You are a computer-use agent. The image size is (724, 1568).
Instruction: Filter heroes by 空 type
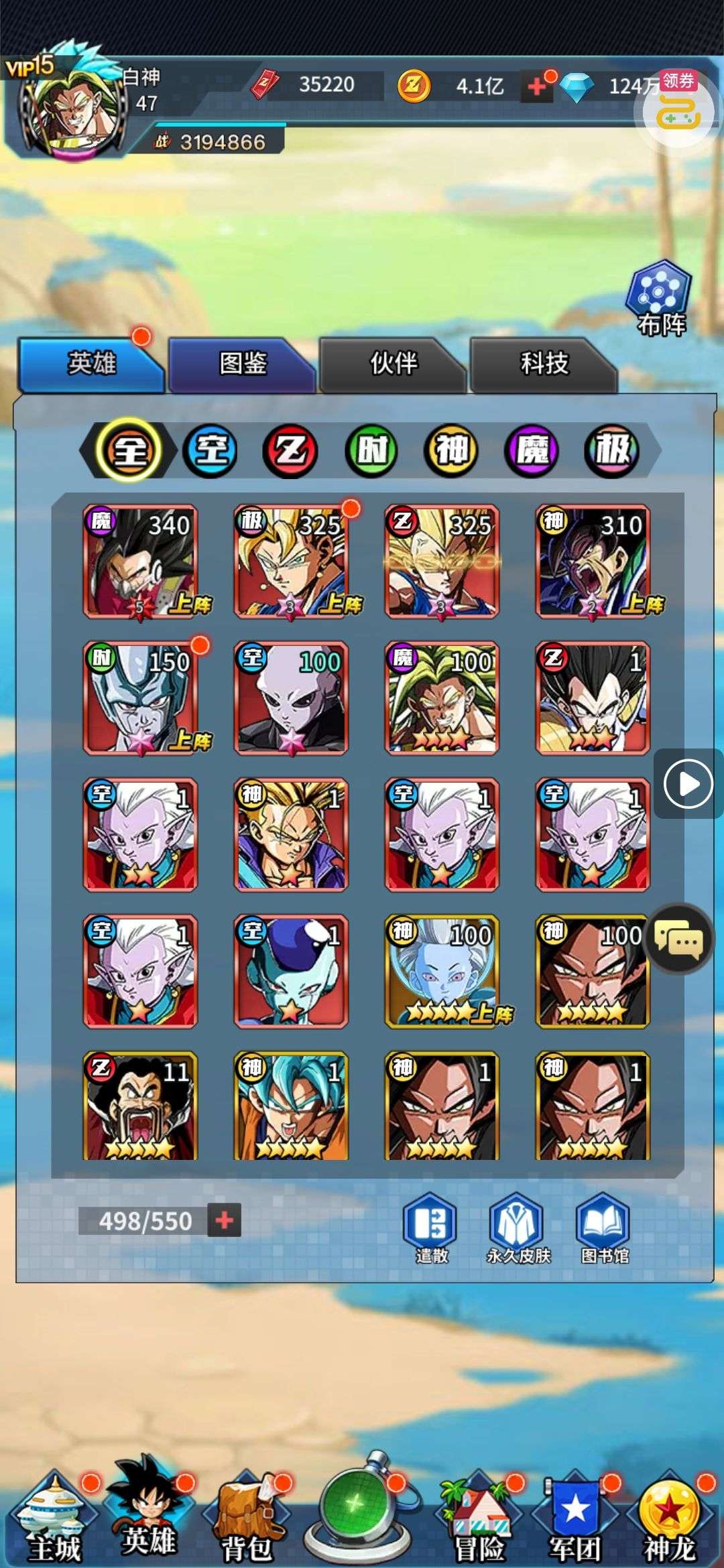click(210, 450)
